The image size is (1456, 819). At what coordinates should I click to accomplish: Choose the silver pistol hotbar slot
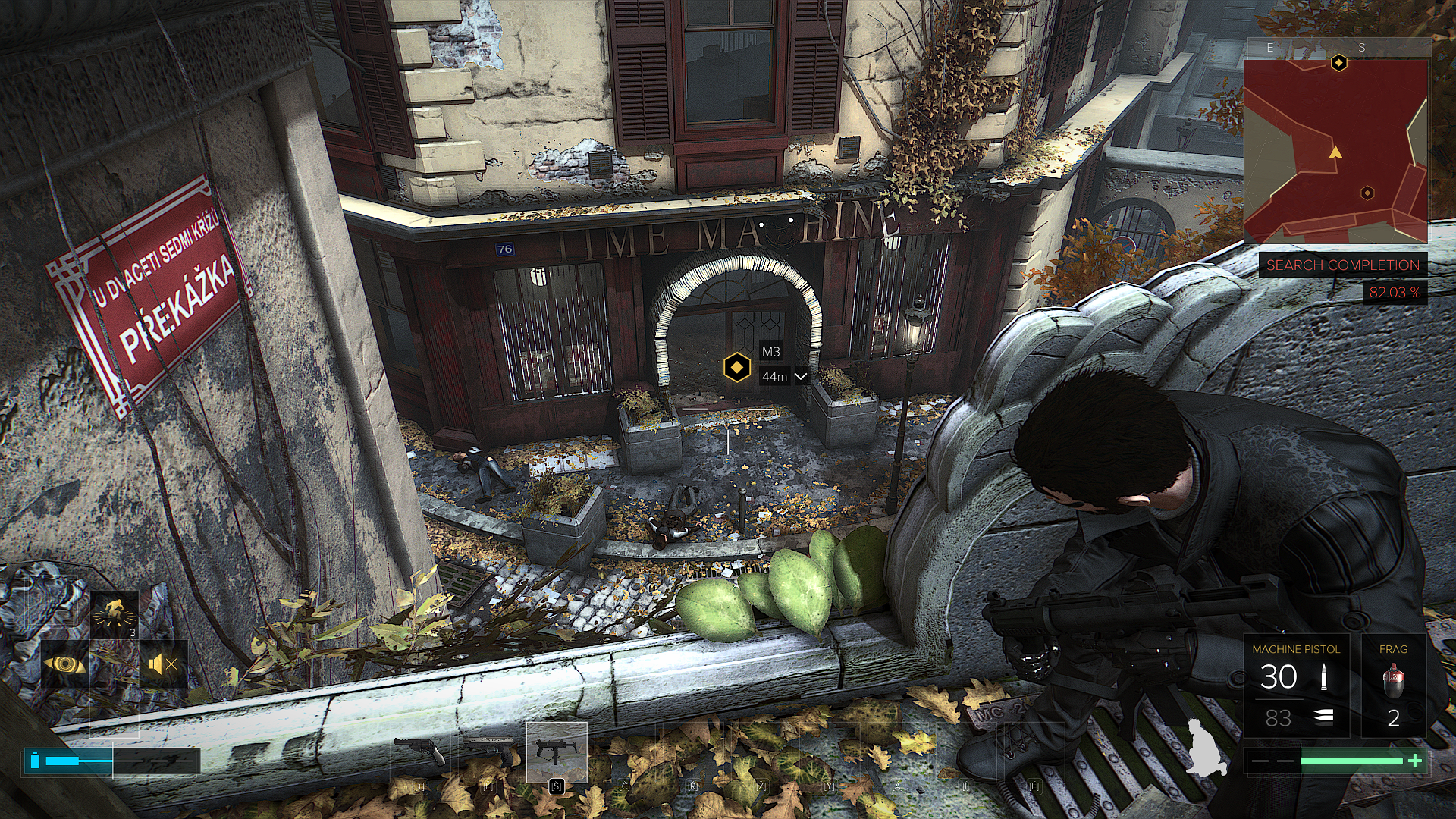(488, 751)
